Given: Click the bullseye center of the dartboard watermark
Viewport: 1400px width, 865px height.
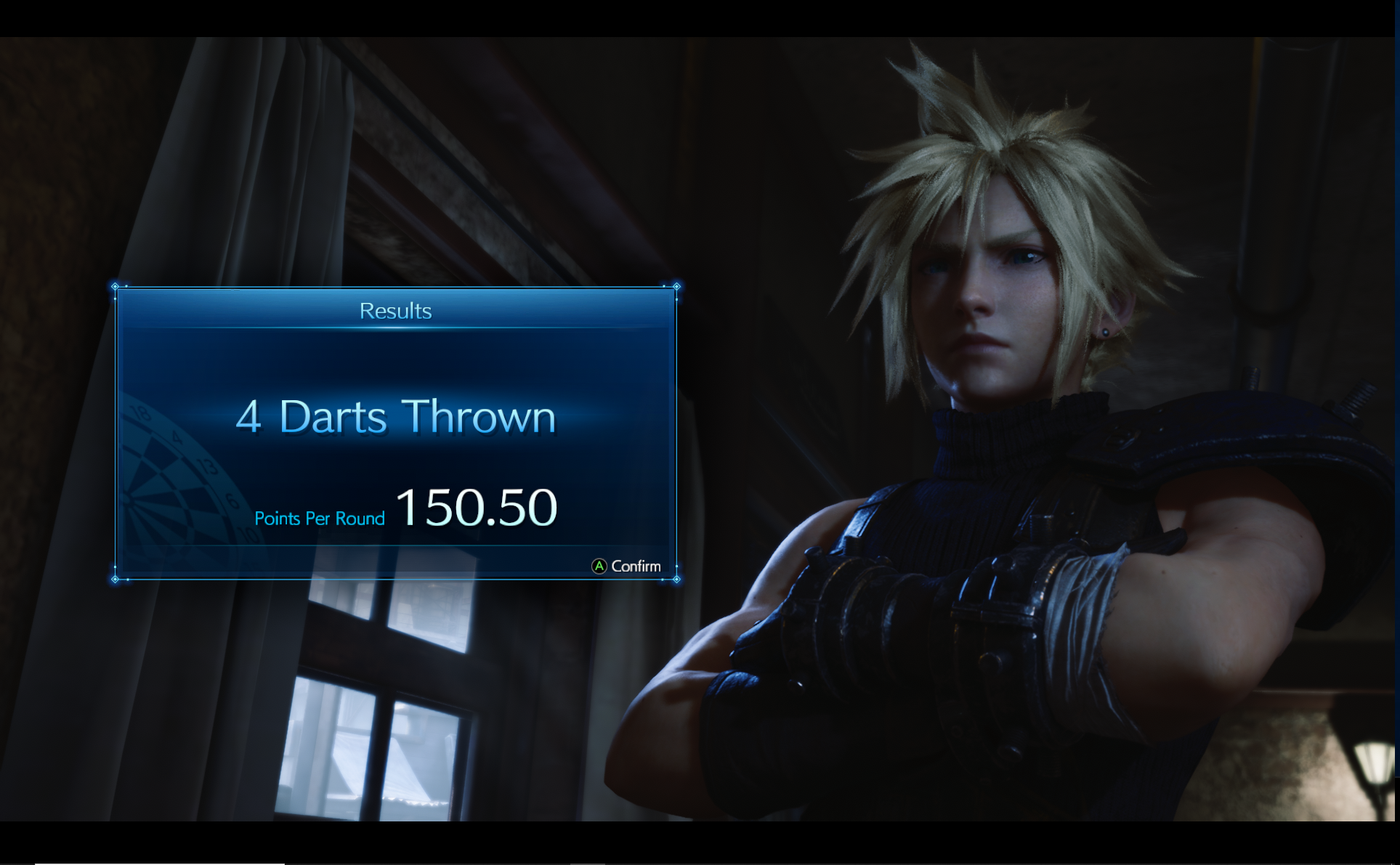Looking at the screenshot, I should [x=127, y=498].
